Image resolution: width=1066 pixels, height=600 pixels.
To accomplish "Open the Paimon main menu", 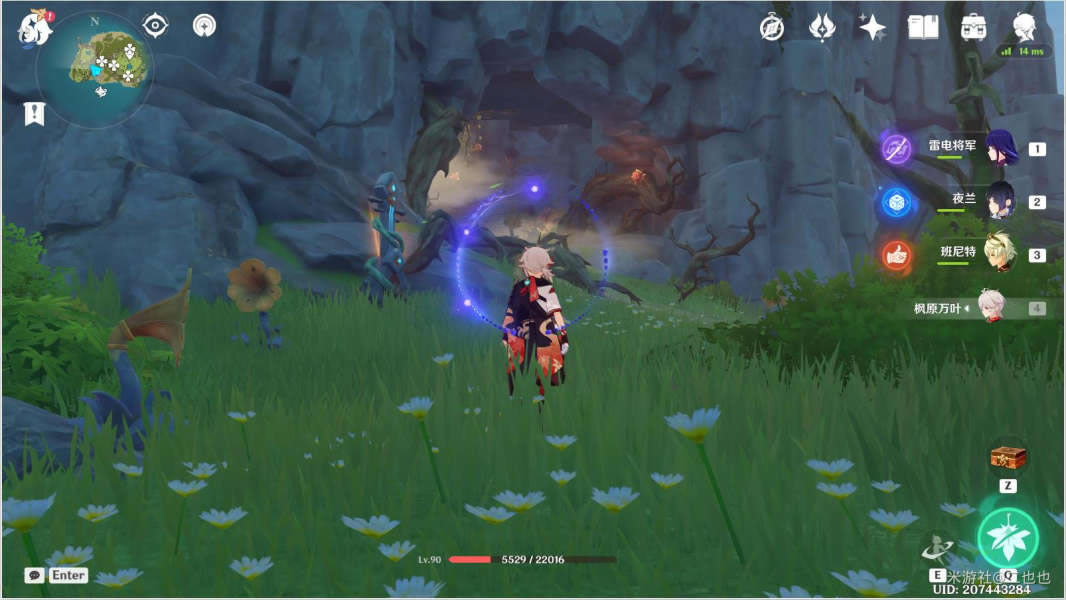I will point(33,28).
